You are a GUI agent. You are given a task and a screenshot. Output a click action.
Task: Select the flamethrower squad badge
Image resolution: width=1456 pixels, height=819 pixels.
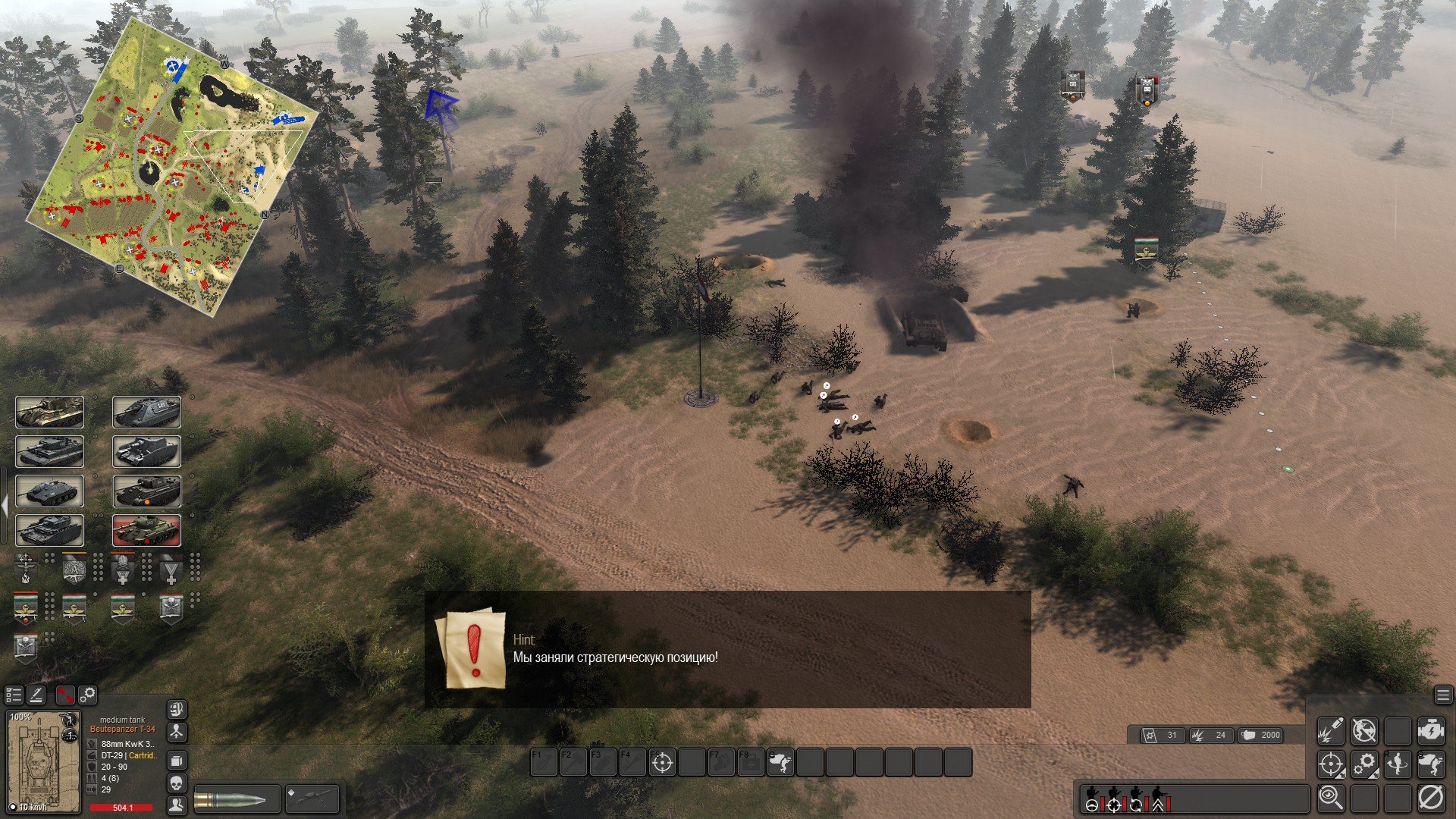[25, 567]
